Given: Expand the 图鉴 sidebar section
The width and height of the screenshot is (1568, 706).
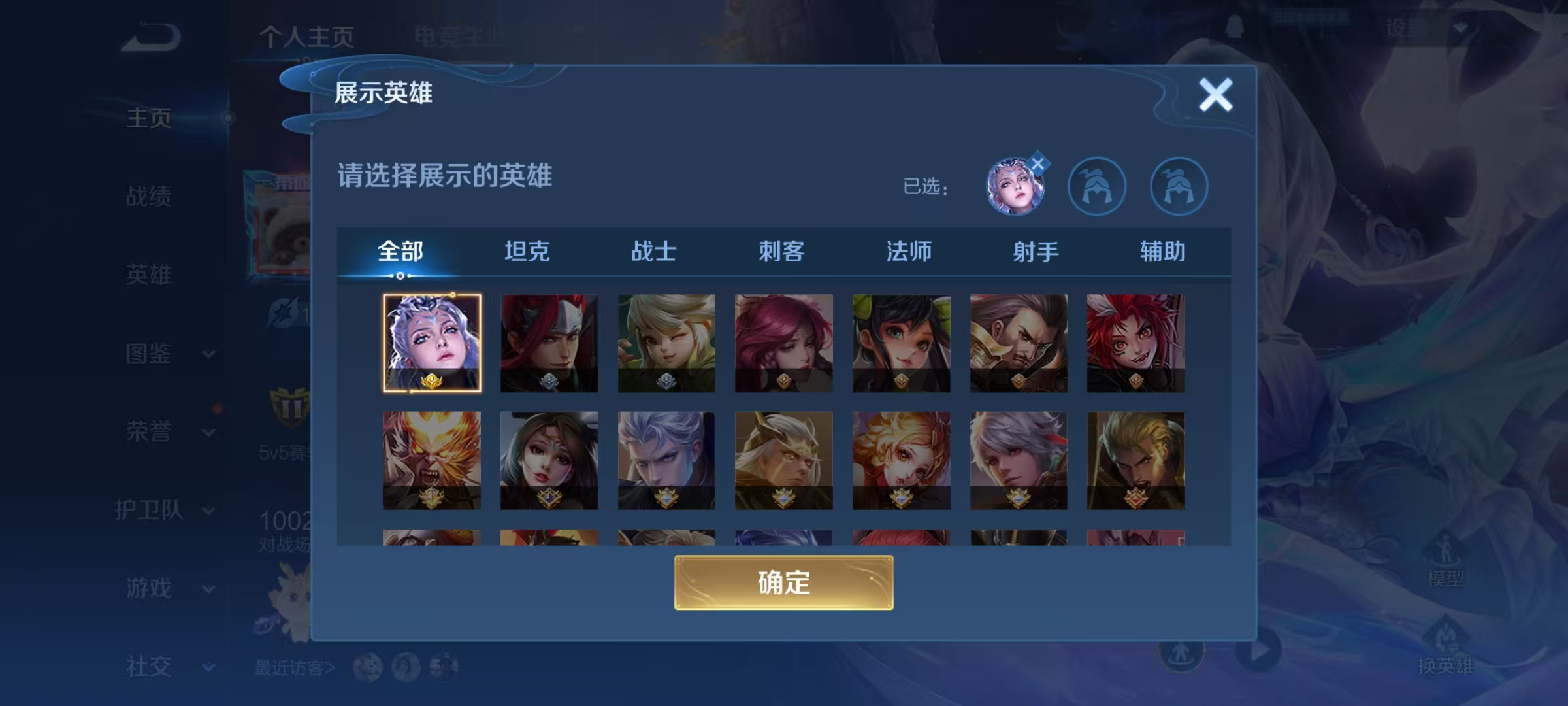Looking at the screenshot, I should [149, 354].
